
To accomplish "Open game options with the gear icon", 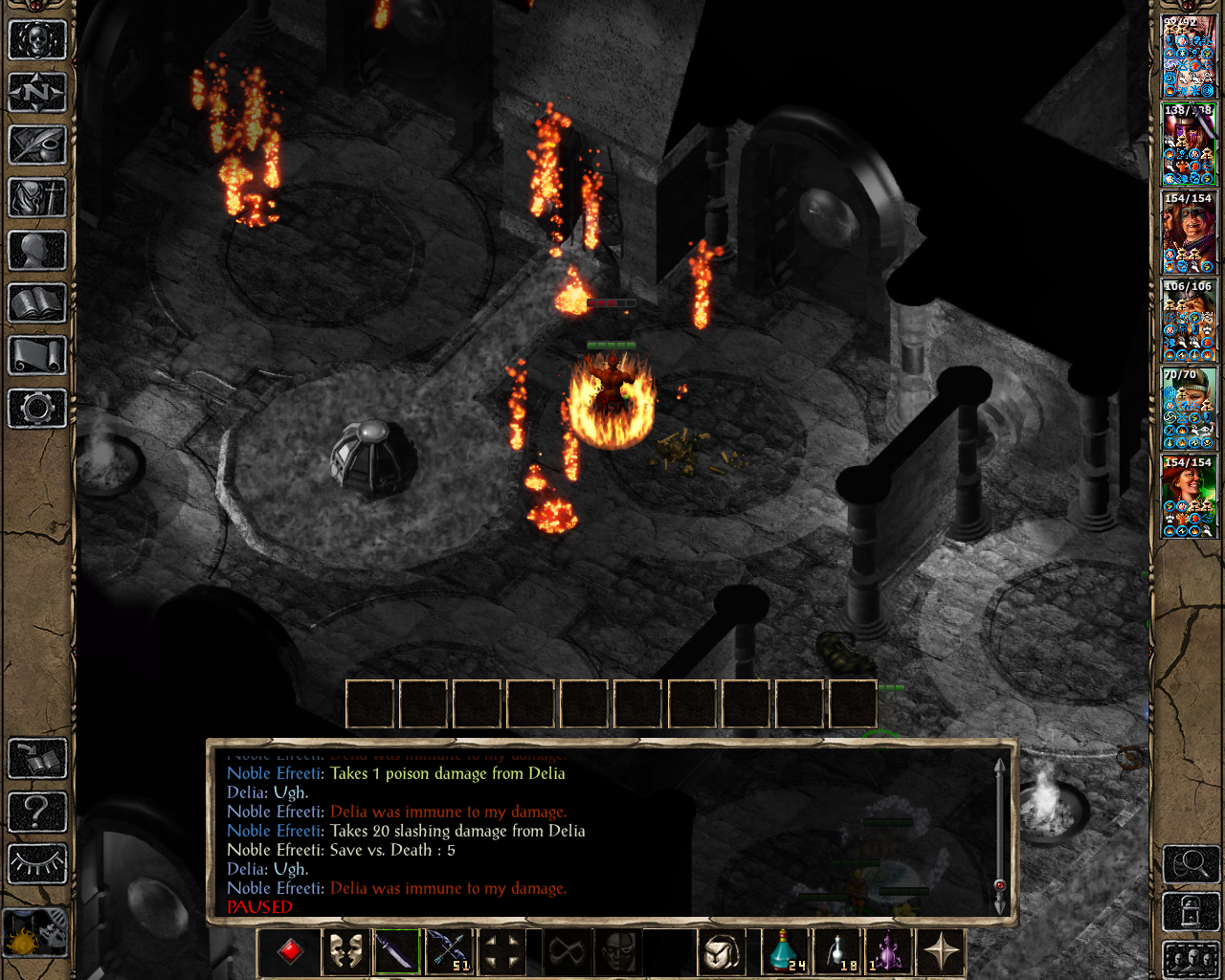I will pyautogui.click(x=37, y=409).
